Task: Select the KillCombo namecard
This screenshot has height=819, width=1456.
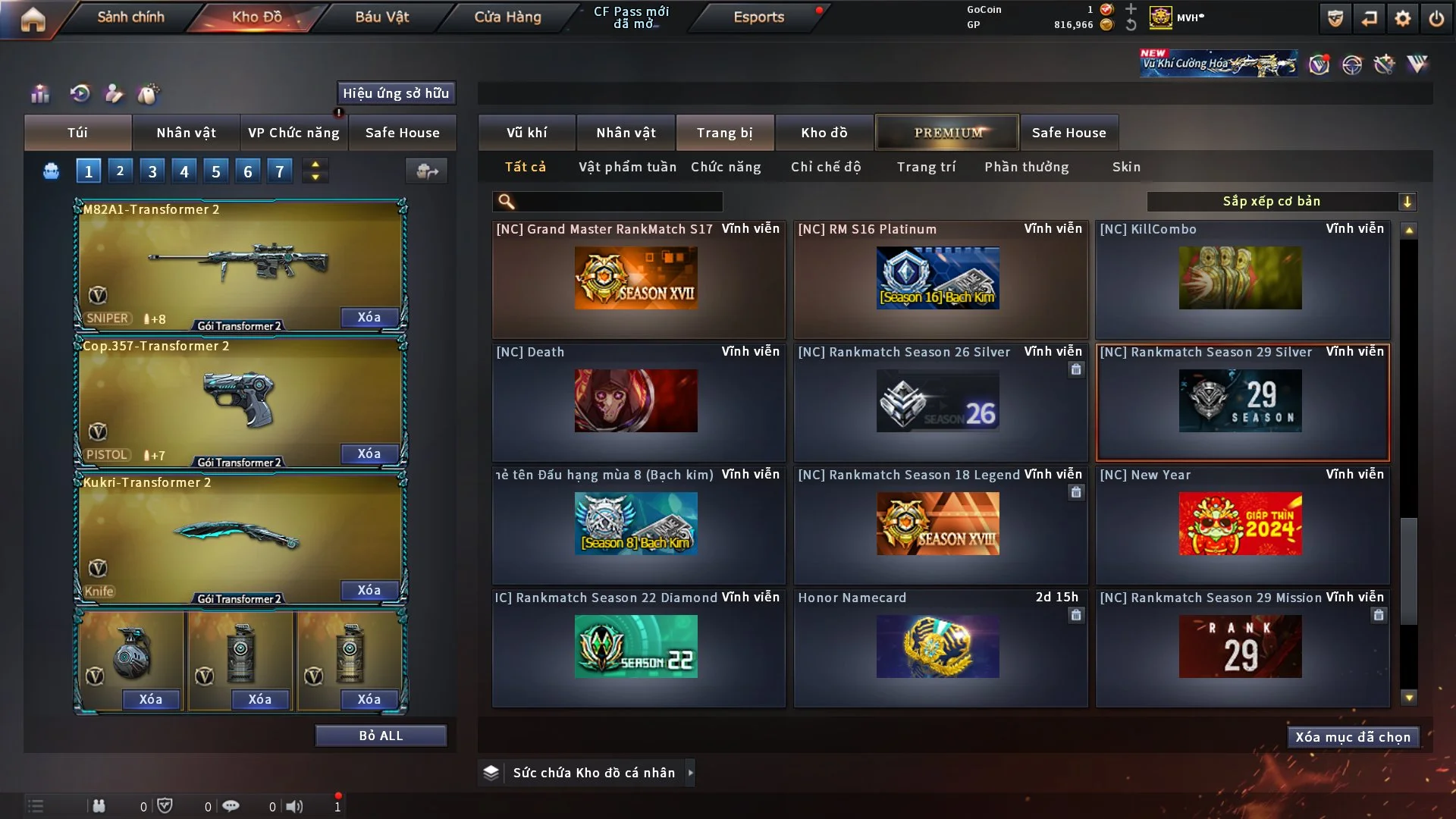Action: 1242,278
